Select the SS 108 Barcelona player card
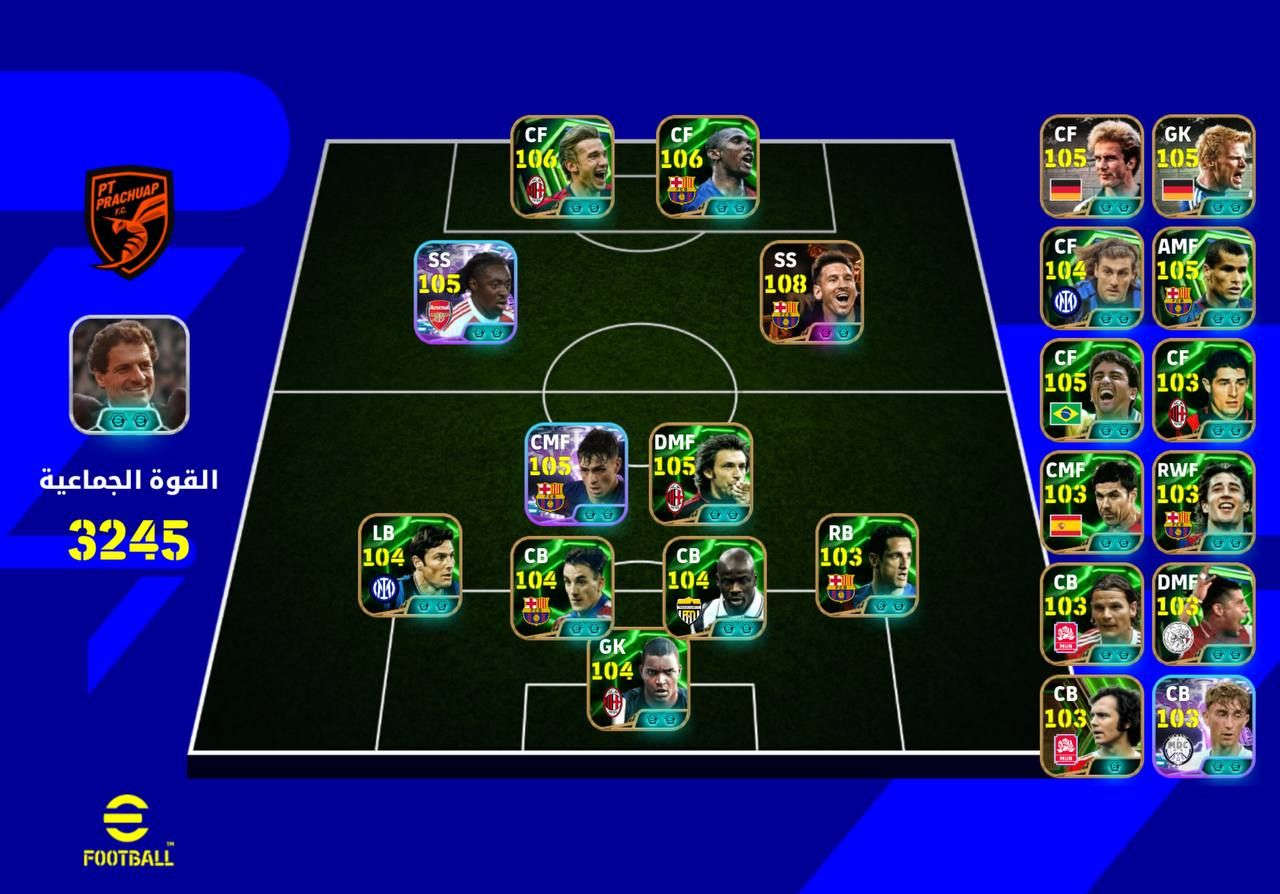The width and height of the screenshot is (1280, 894). coord(811,292)
